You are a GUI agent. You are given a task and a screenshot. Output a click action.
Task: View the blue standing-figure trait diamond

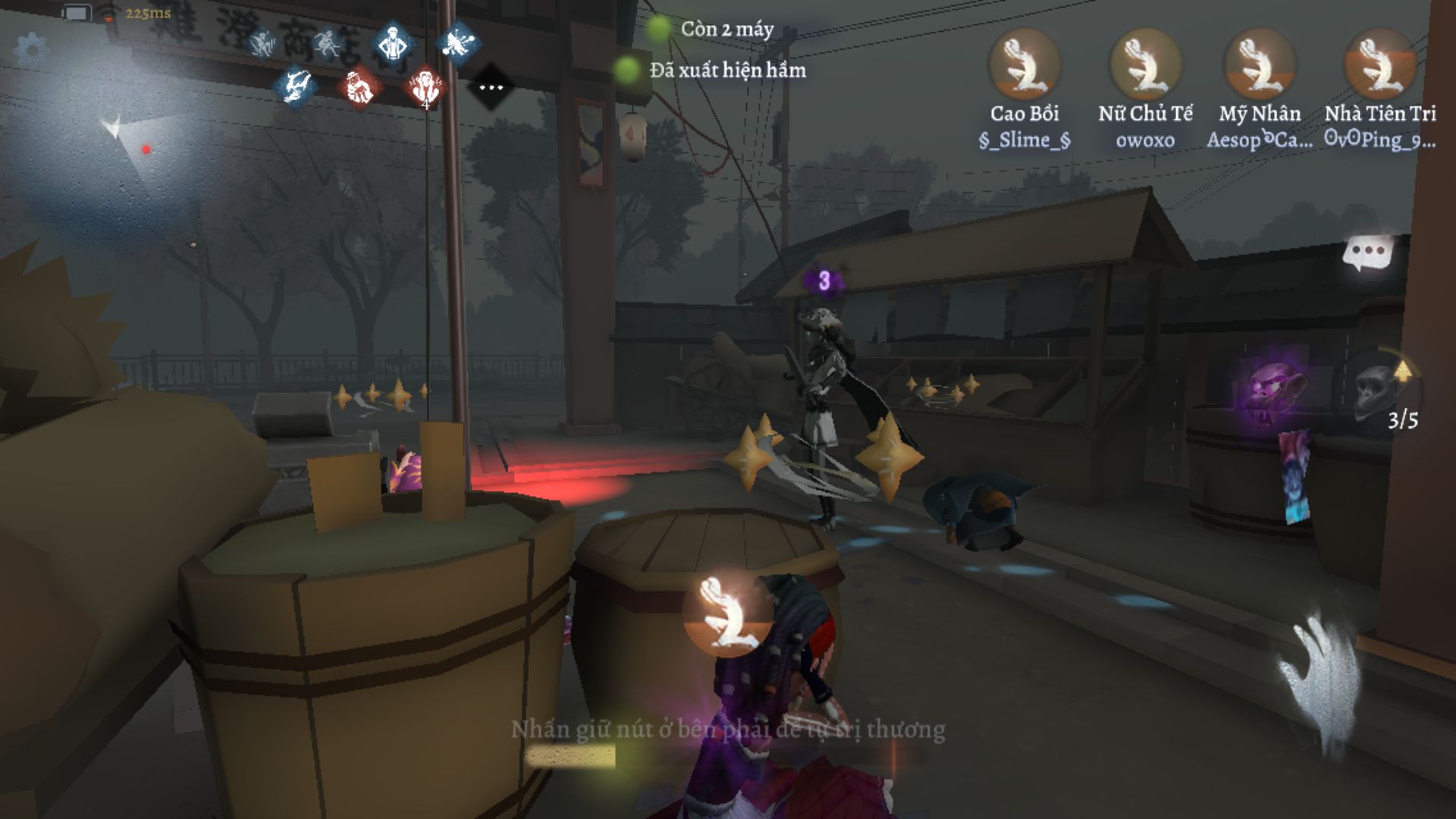394,44
